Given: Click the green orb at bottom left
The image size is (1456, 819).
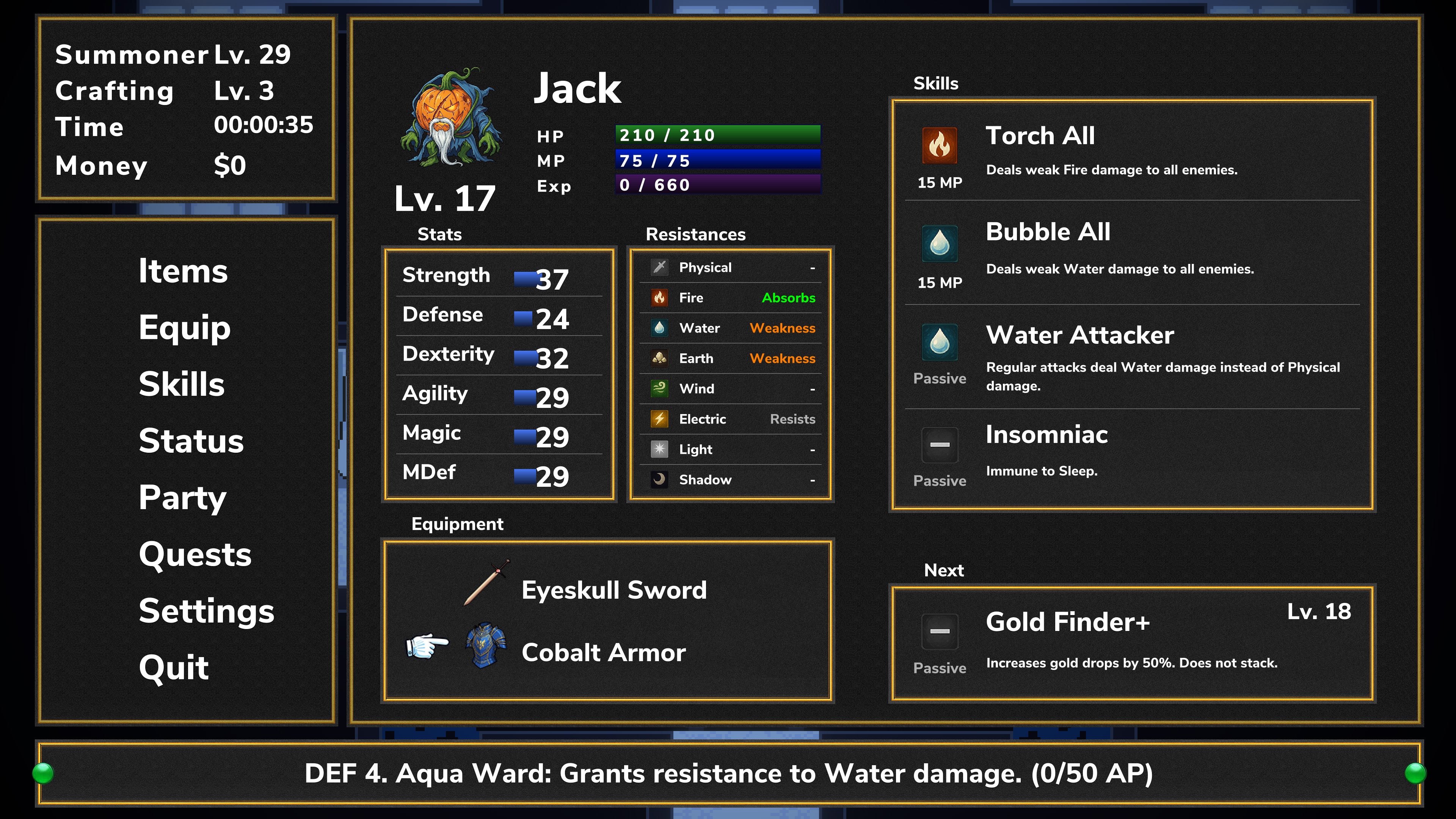Looking at the screenshot, I should point(43,774).
